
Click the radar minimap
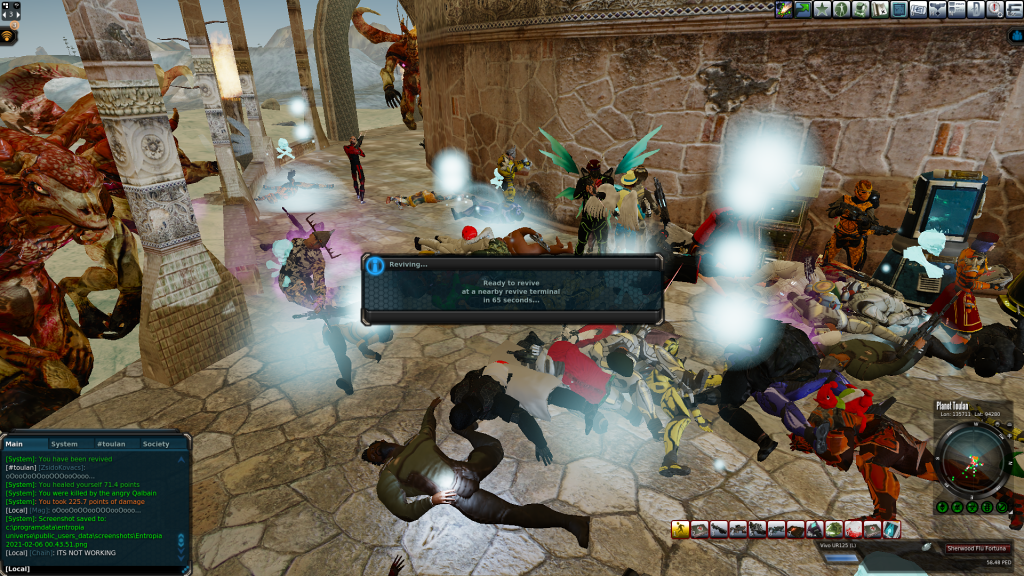pos(973,459)
